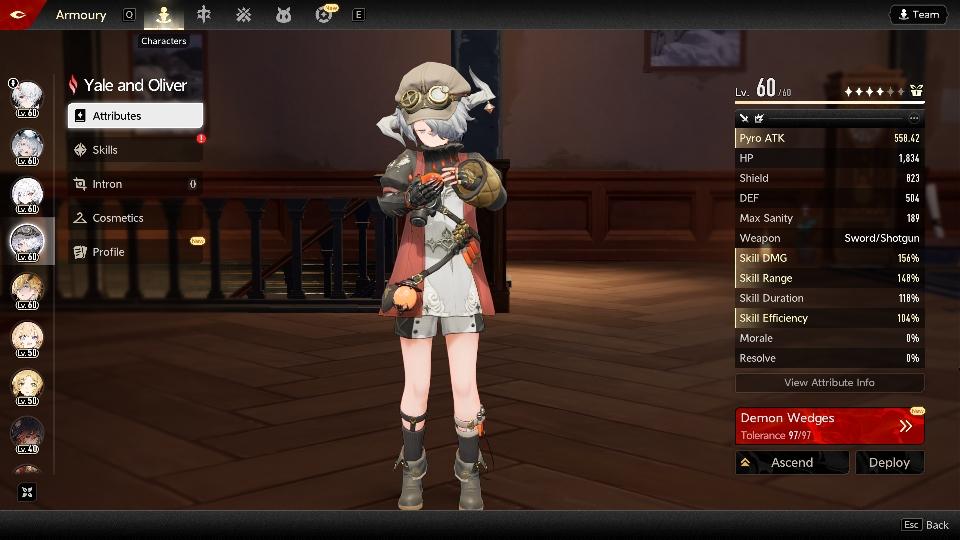
Task: Open the Armoury tab marked New
Action: point(324,15)
